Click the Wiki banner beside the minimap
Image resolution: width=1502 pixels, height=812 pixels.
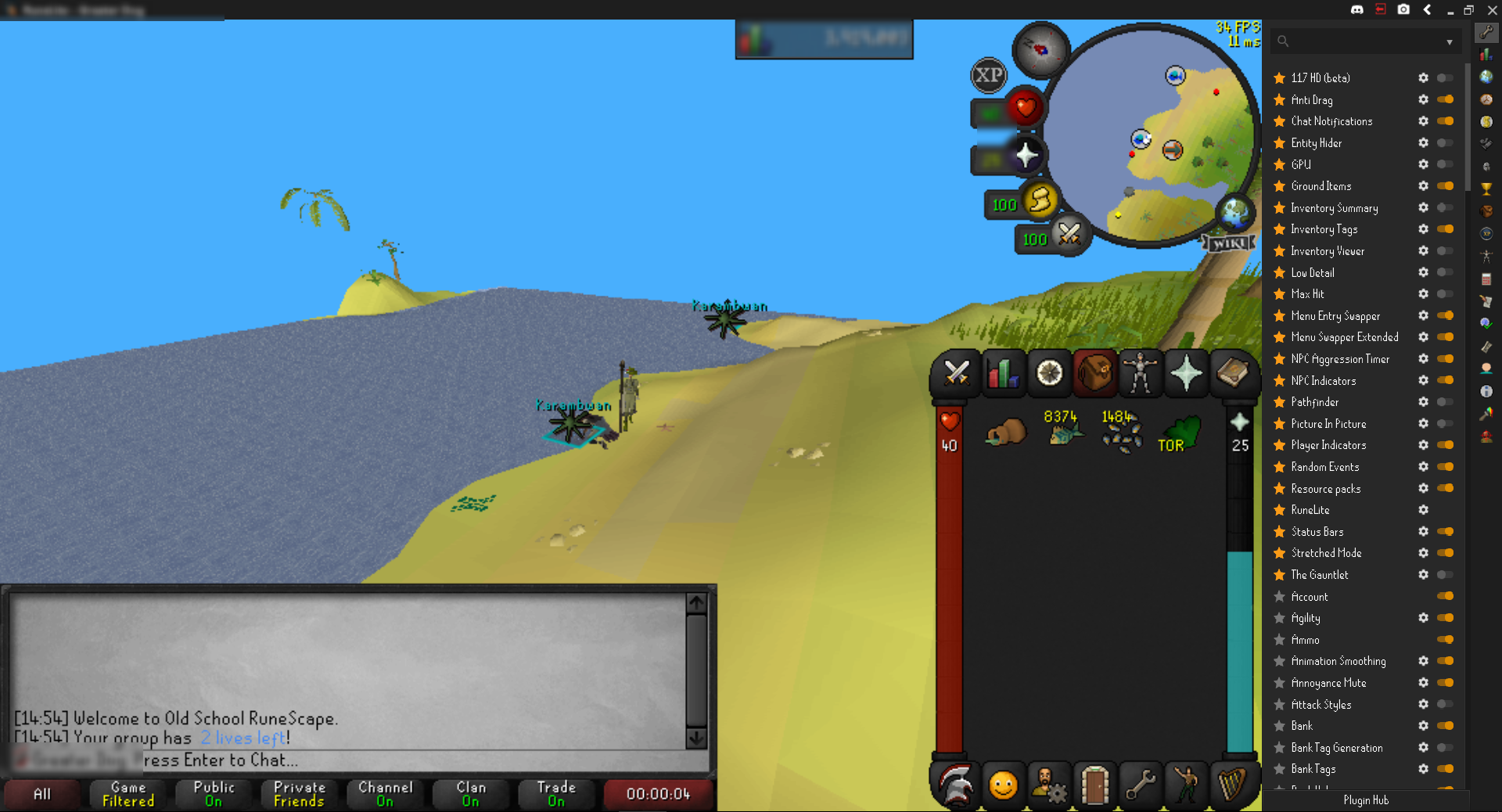click(1228, 243)
